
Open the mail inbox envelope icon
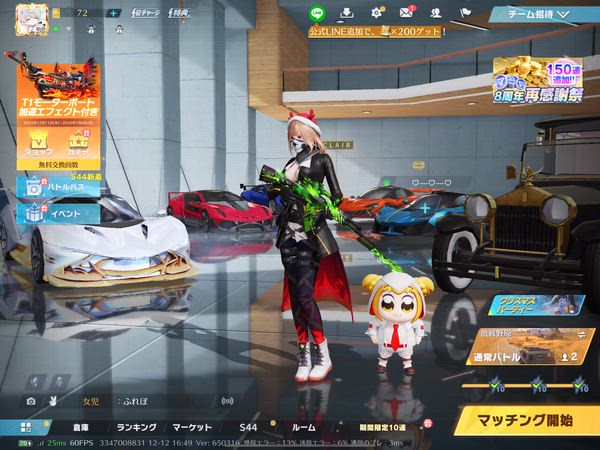coord(406,13)
